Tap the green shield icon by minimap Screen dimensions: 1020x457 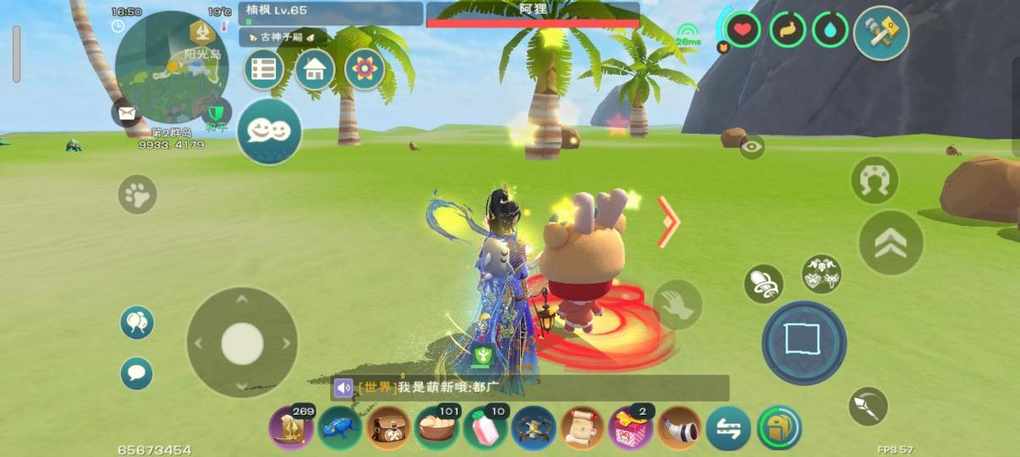(x=215, y=111)
